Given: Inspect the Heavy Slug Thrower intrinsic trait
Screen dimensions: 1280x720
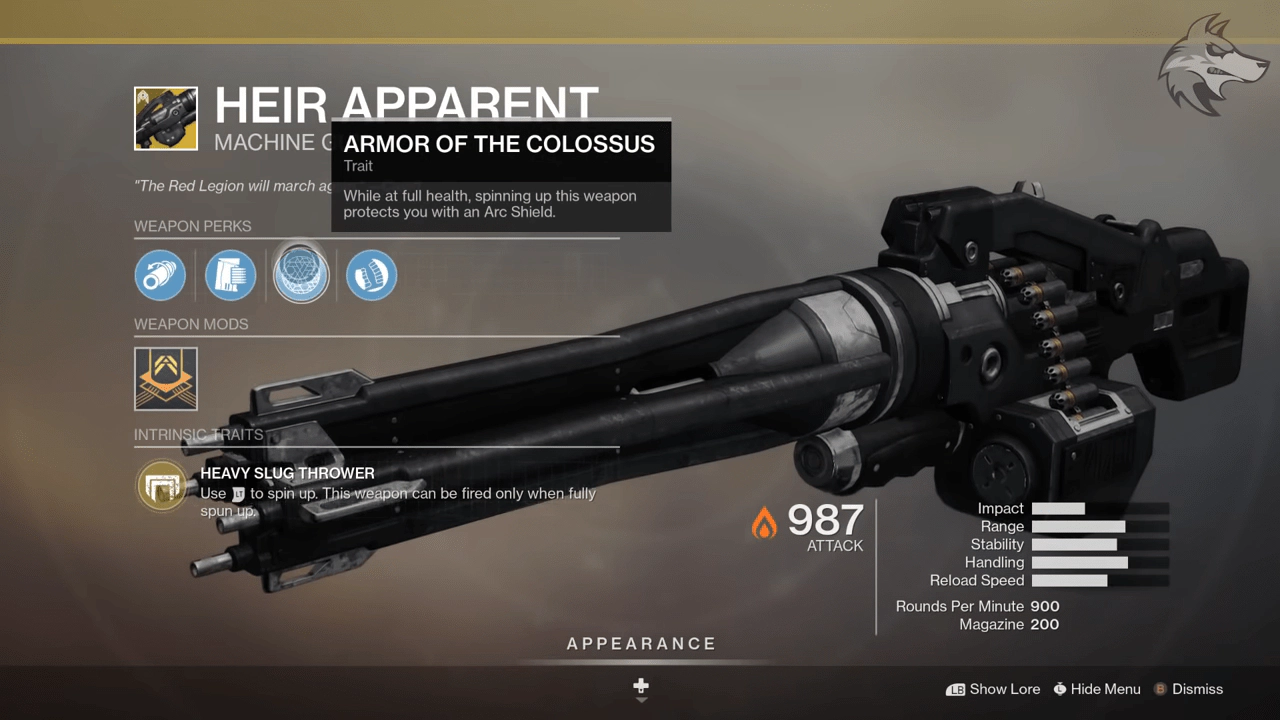Looking at the screenshot, I should (x=160, y=485).
